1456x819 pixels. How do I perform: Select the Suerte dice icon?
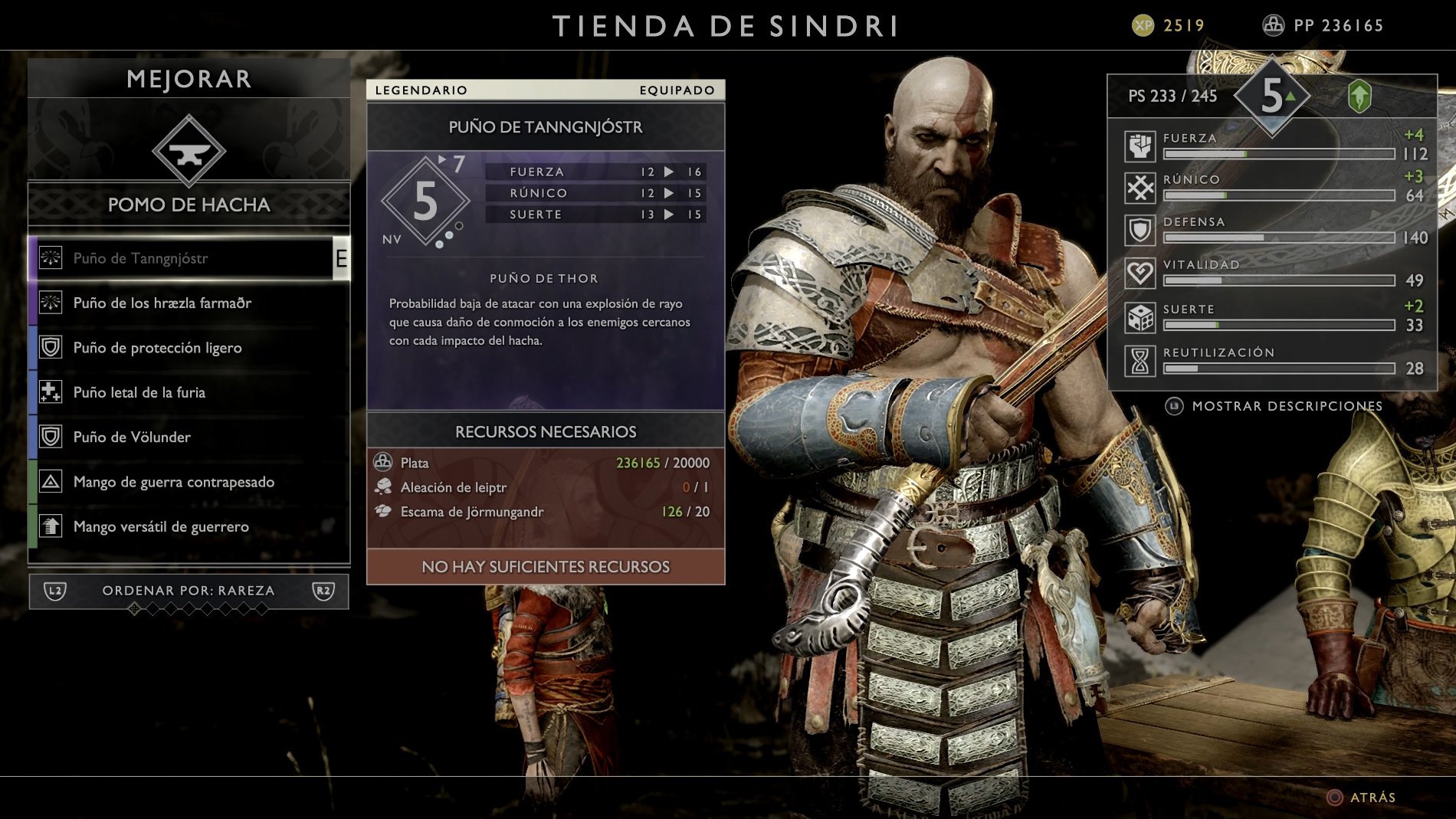[1140, 316]
